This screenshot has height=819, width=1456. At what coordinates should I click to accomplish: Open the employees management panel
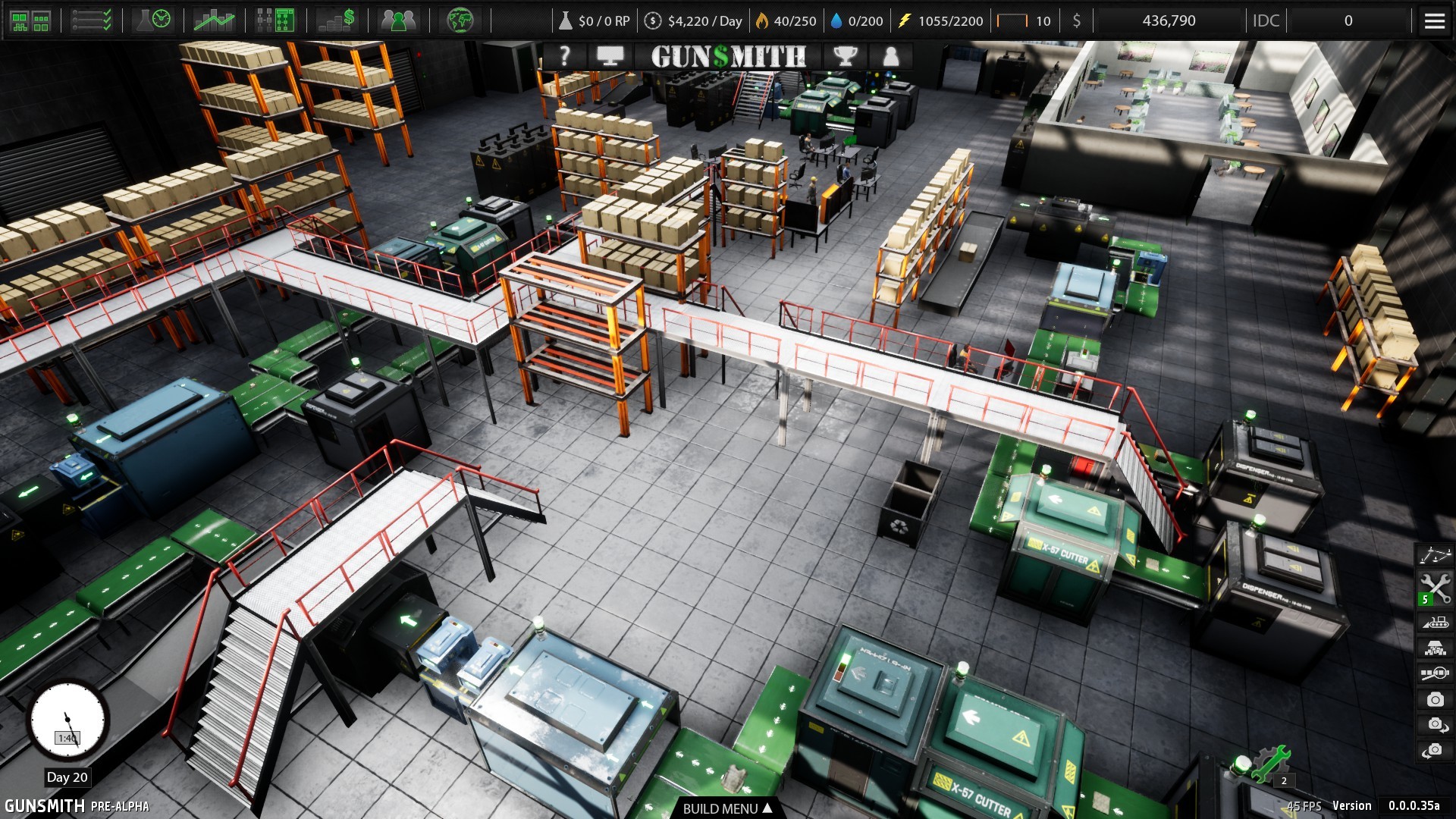(x=398, y=20)
